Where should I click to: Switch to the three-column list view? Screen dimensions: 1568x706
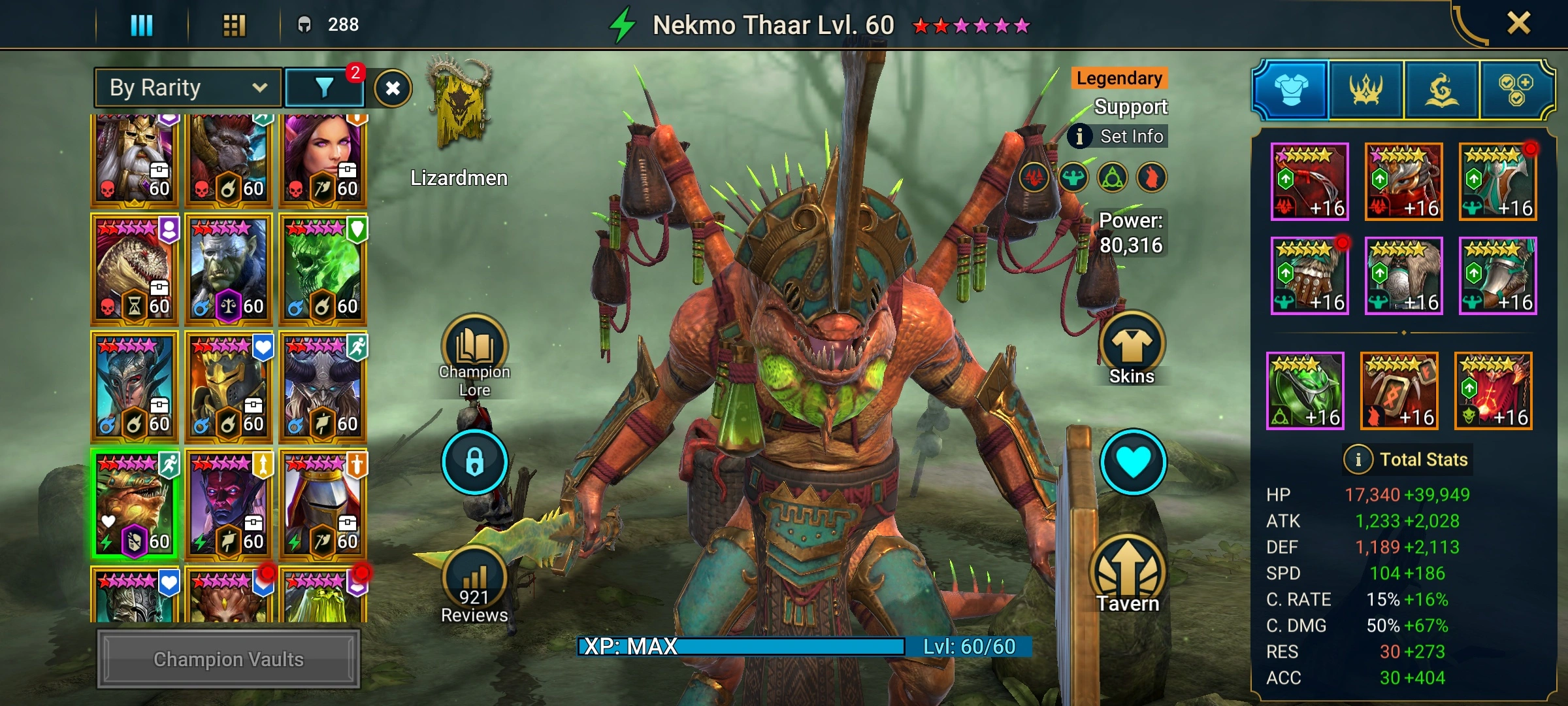(141, 25)
